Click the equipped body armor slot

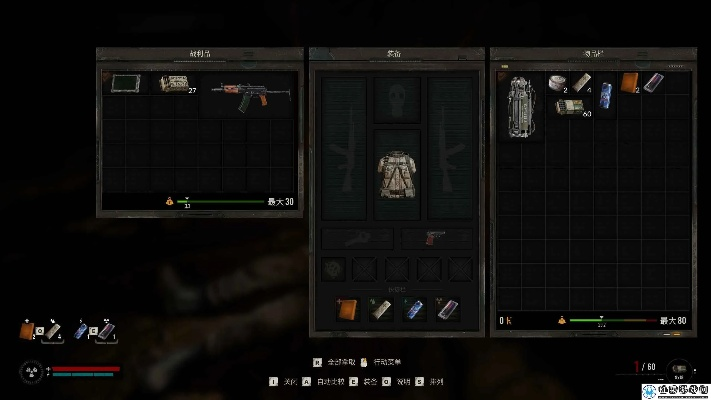[398, 176]
